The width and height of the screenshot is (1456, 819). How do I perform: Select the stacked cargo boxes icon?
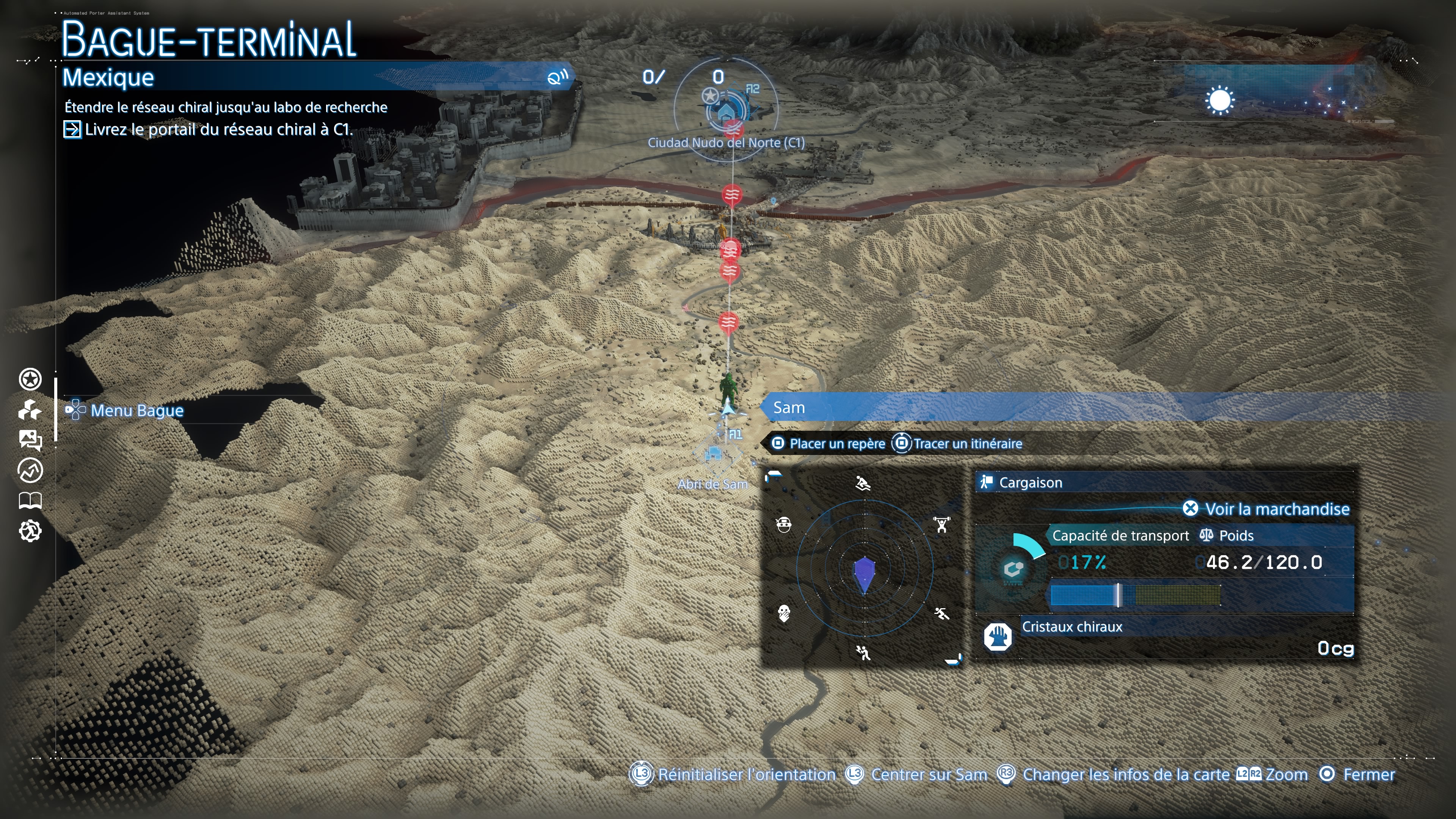[x=30, y=410]
